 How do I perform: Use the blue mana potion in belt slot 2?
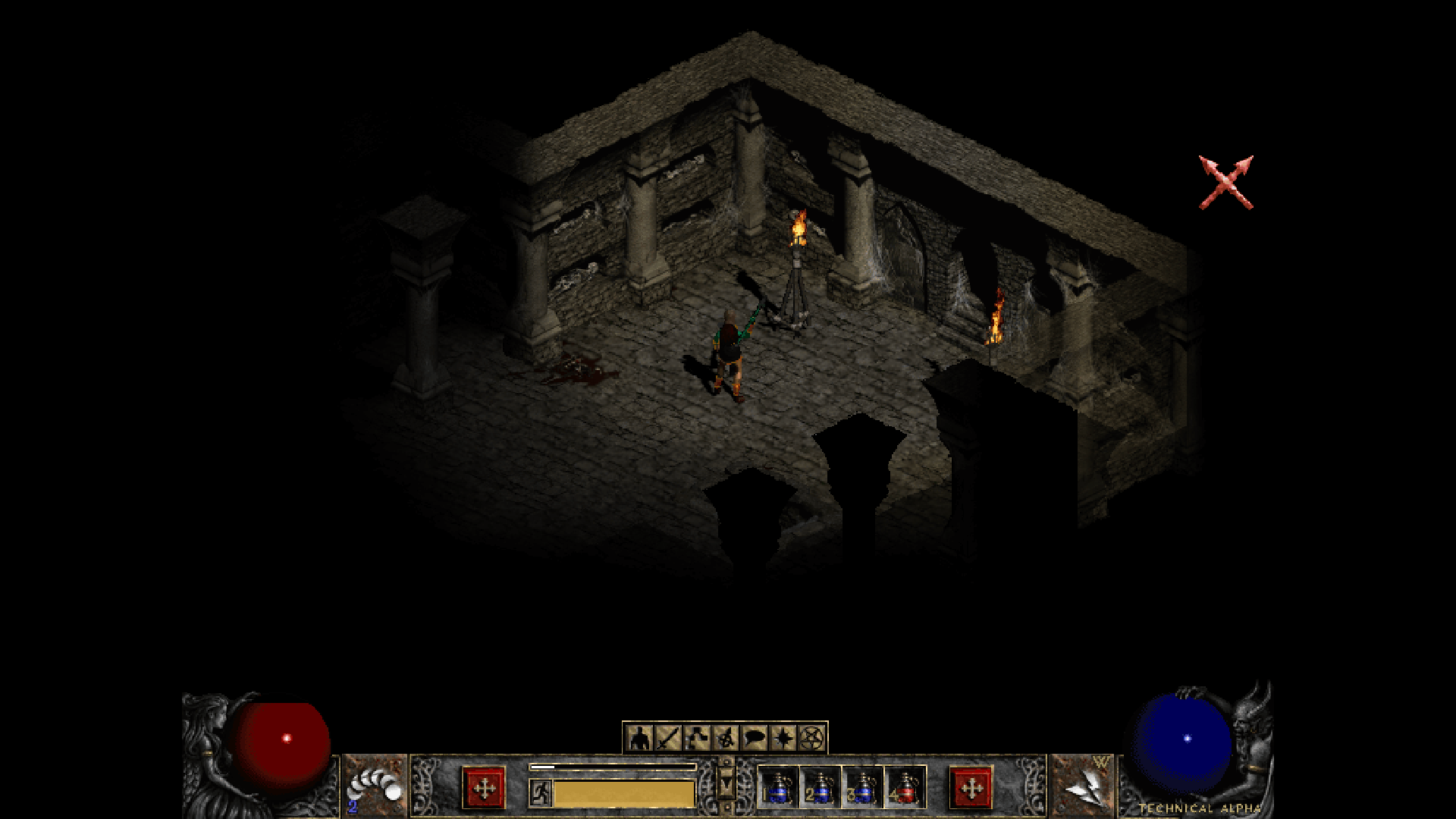pyautogui.click(x=821, y=787)
